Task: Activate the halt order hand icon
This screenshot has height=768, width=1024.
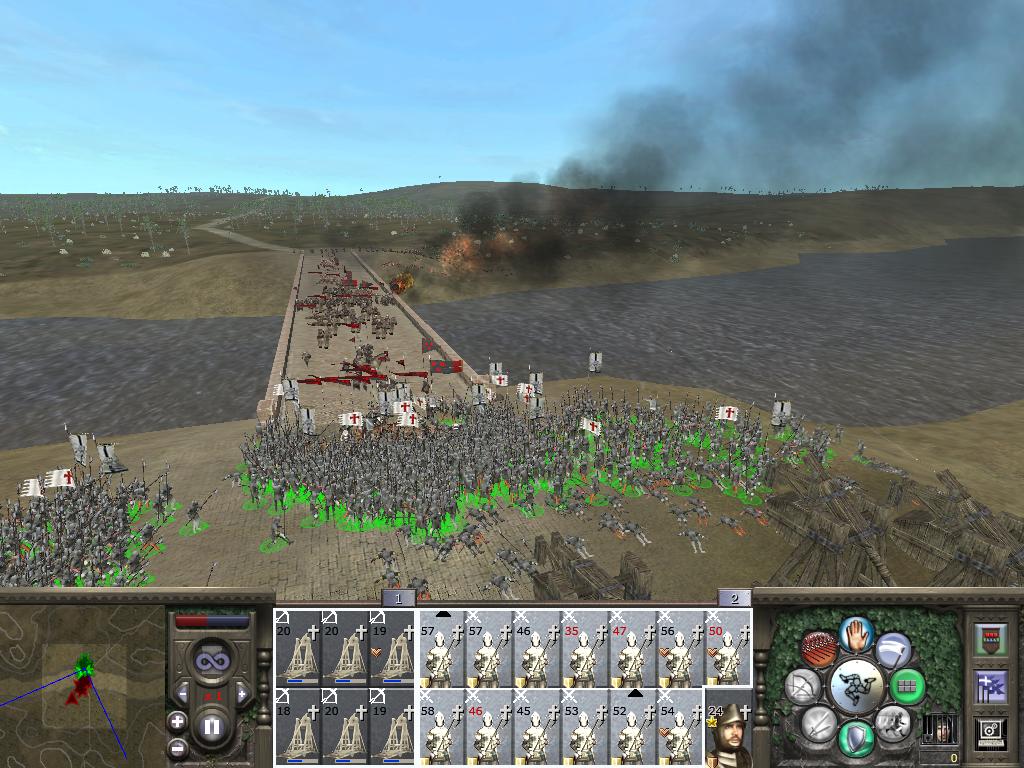Action: pyautogui.click(x=856, y=633)
